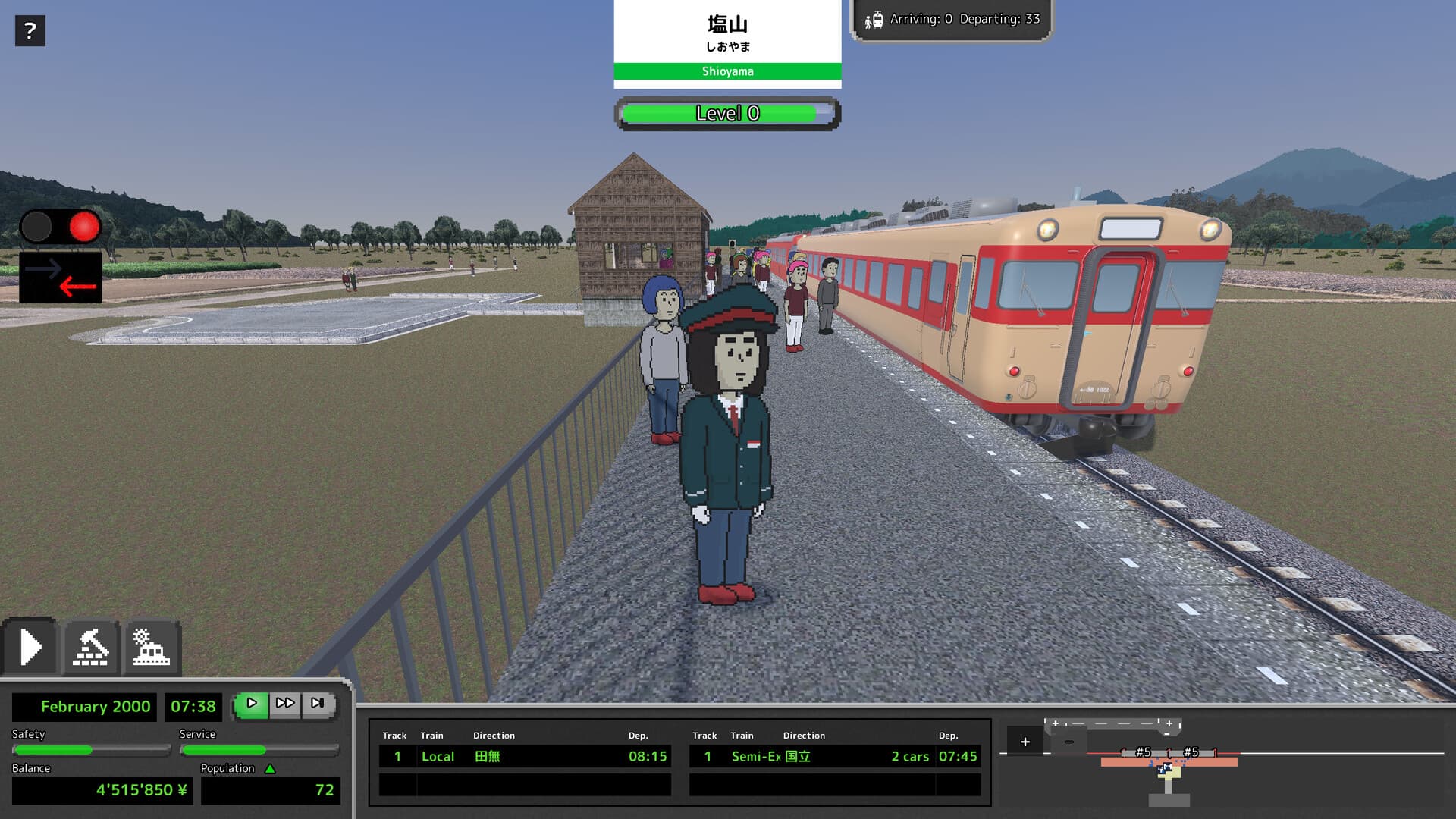Toggle normal play speed
The image size is (1456, 819).
[253, 704]
